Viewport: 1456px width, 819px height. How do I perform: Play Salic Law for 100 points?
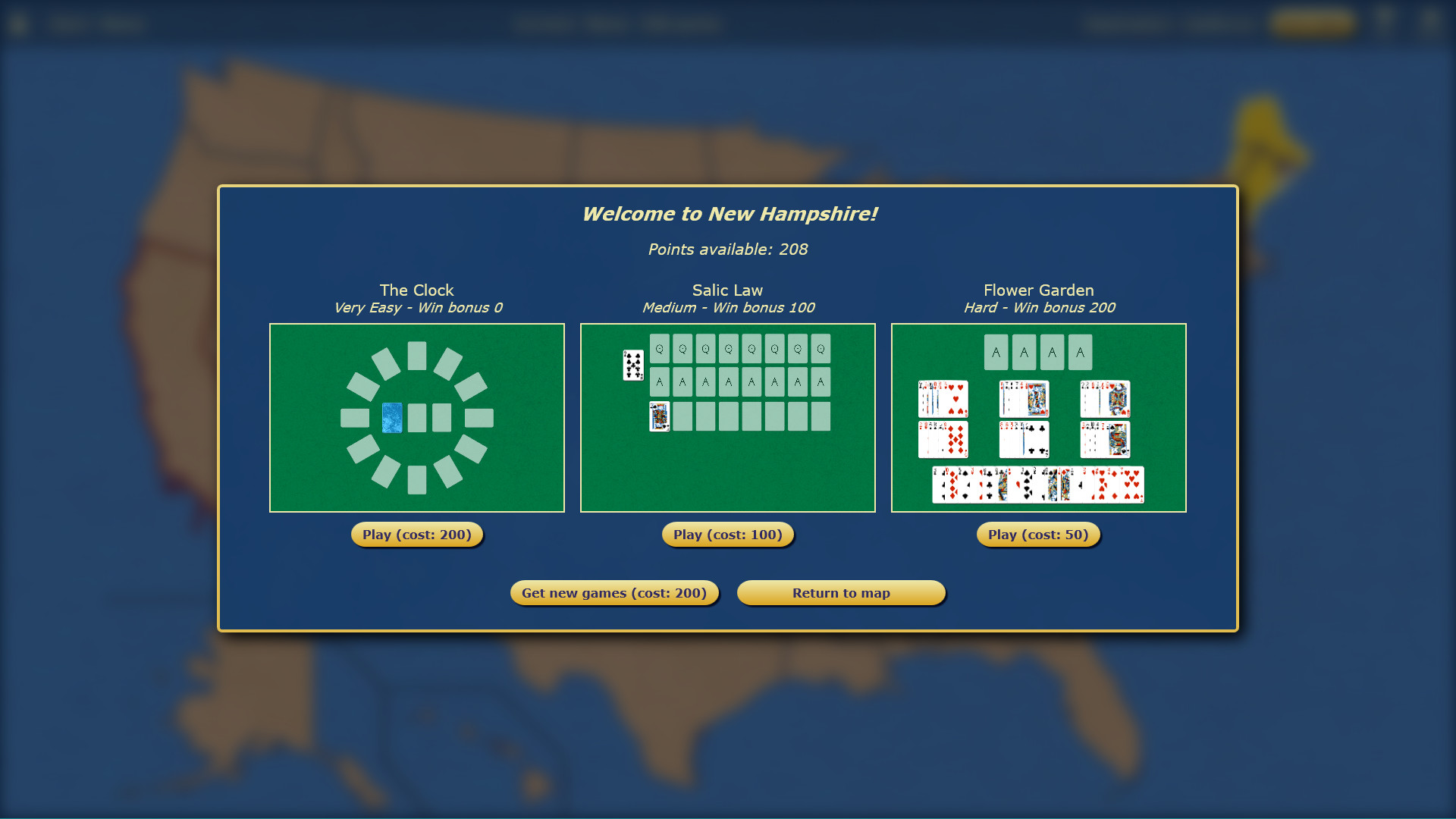coord(727,534)
